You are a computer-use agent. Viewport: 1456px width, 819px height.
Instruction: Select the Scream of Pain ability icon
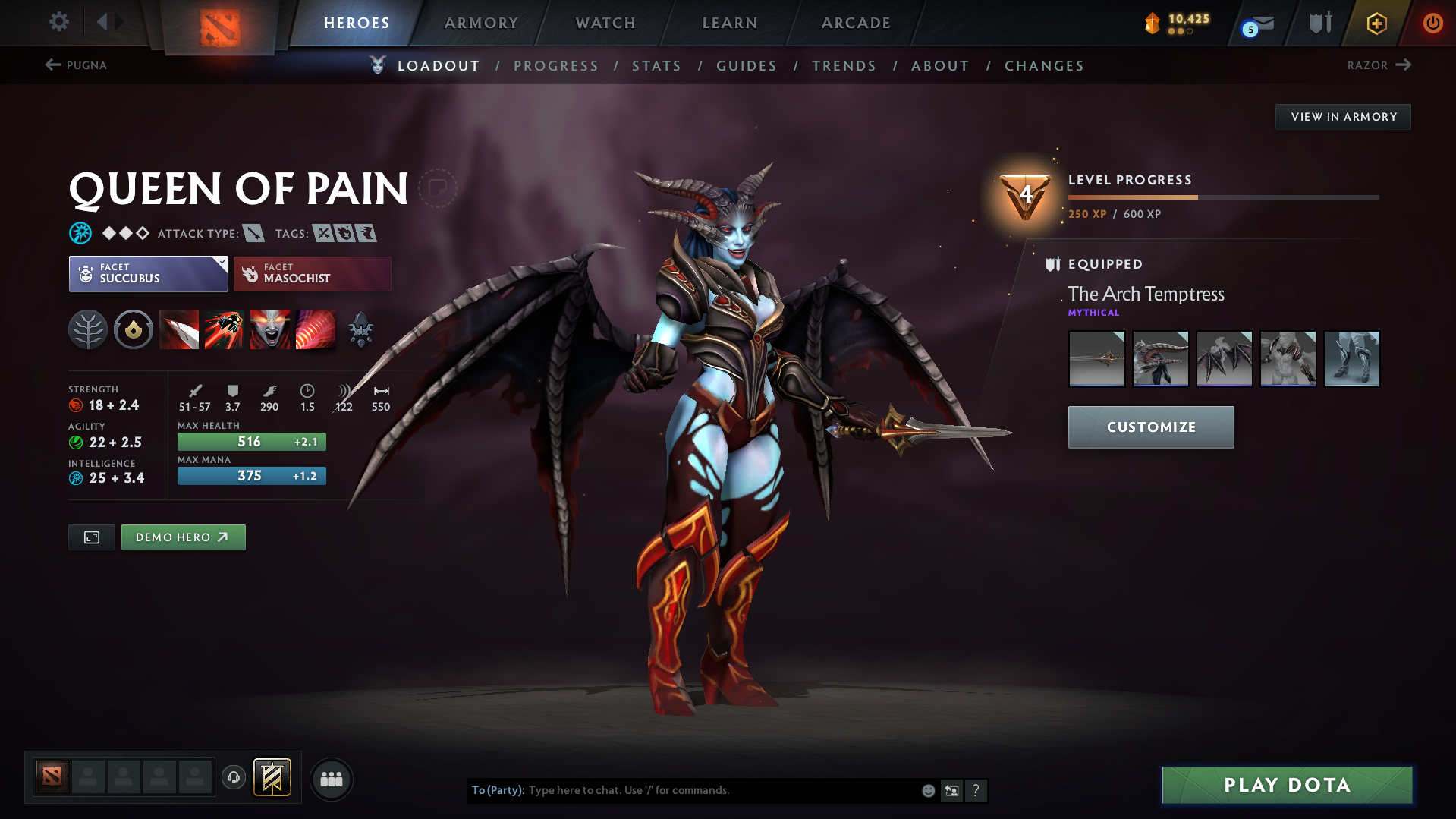point(269,329)
